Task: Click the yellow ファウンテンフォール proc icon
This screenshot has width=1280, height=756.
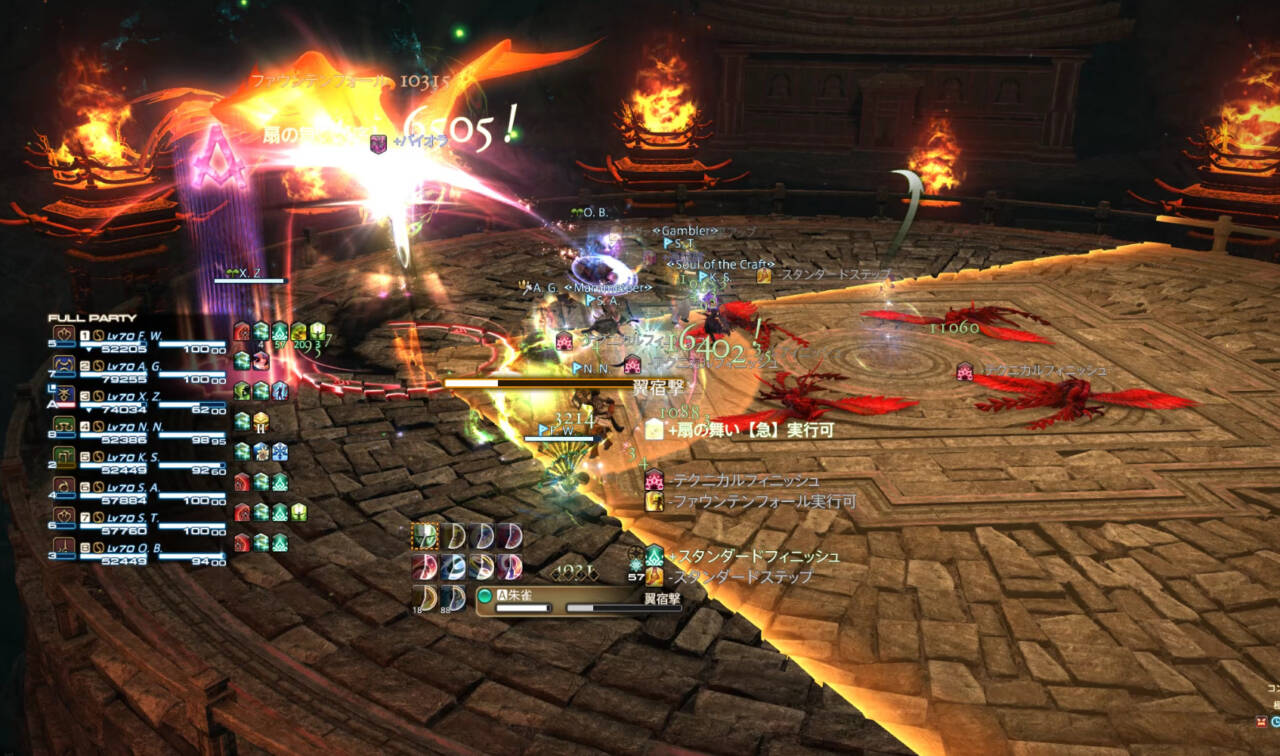Action: tap(654, 503)
